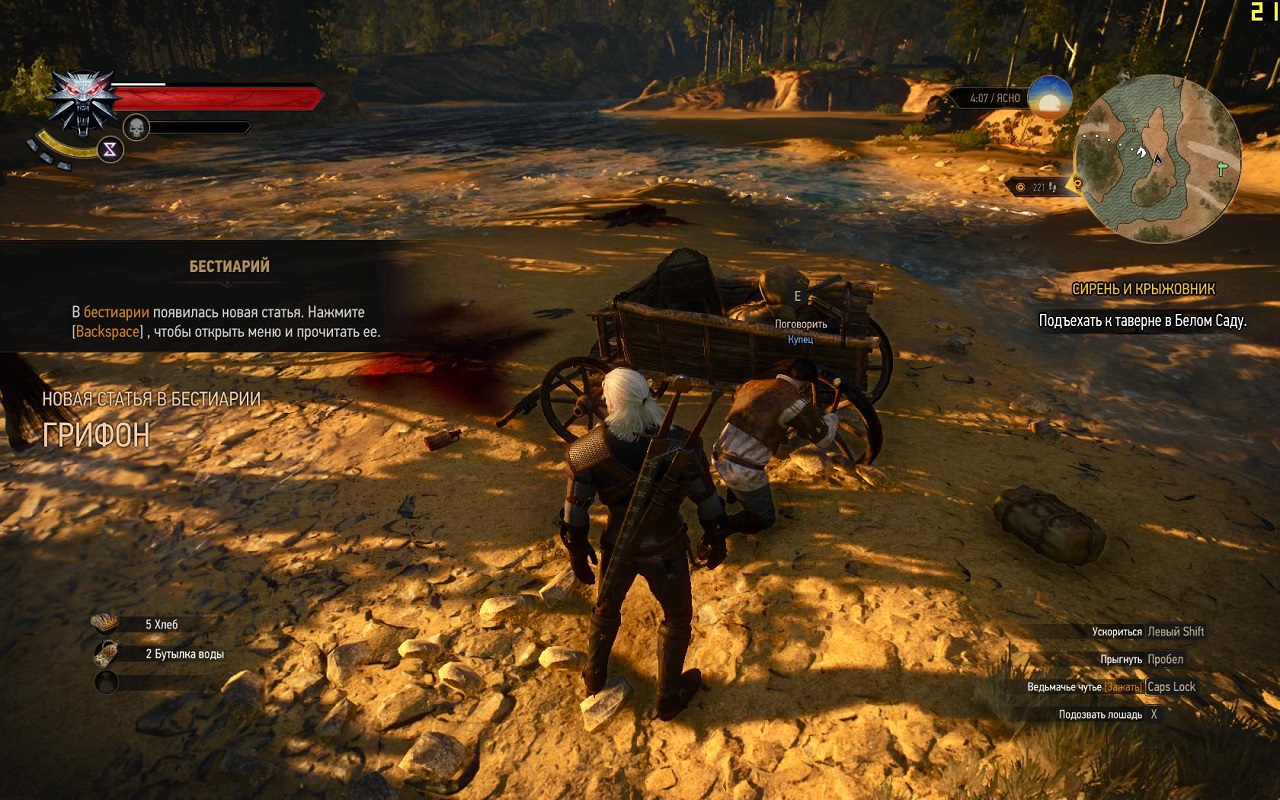Open the Бестиарий notification panel
The width and height of the screenshot is (1280, 800).
(x=229, y=267)
